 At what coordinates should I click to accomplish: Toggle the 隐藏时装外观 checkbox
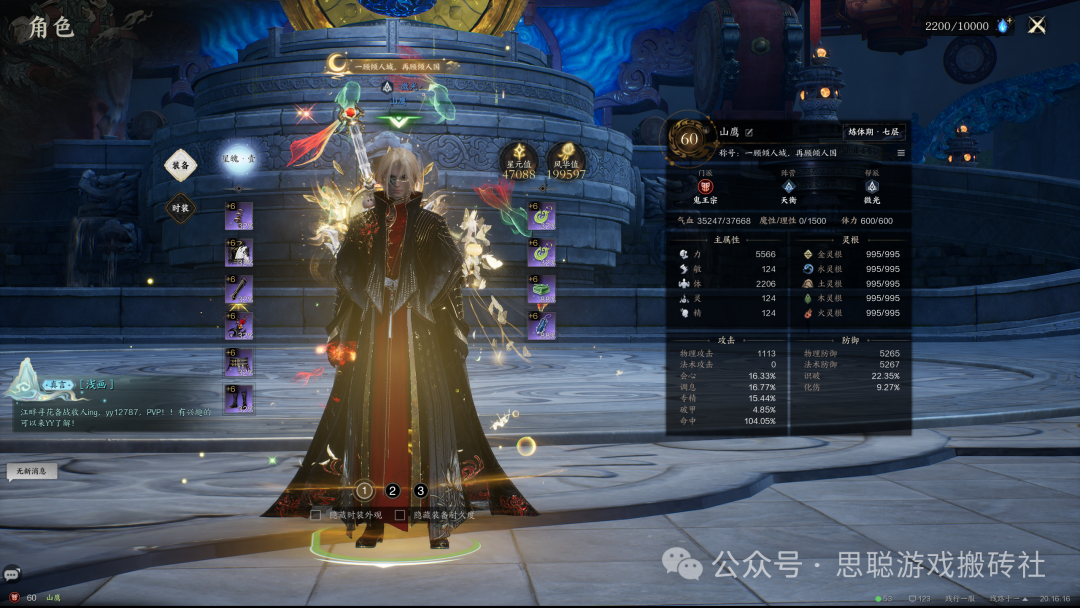[316, 515]
